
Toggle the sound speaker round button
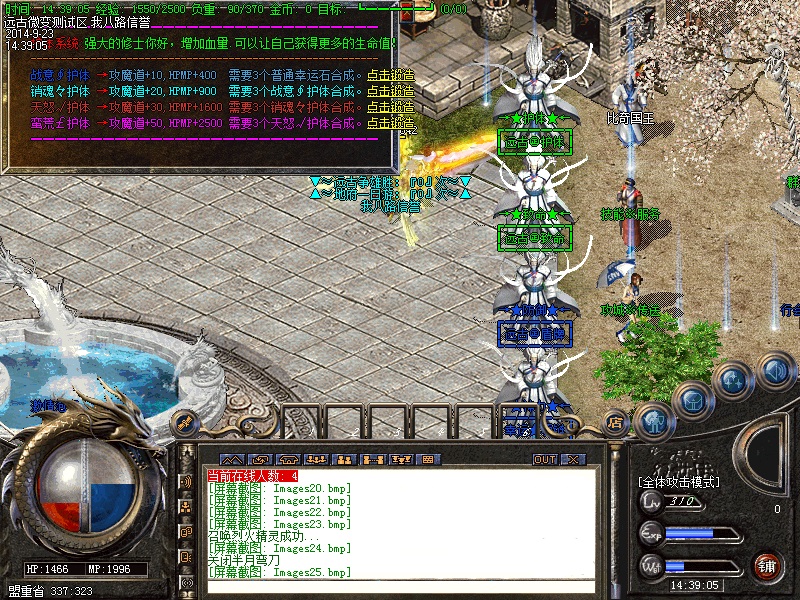[x=774, y=371]
